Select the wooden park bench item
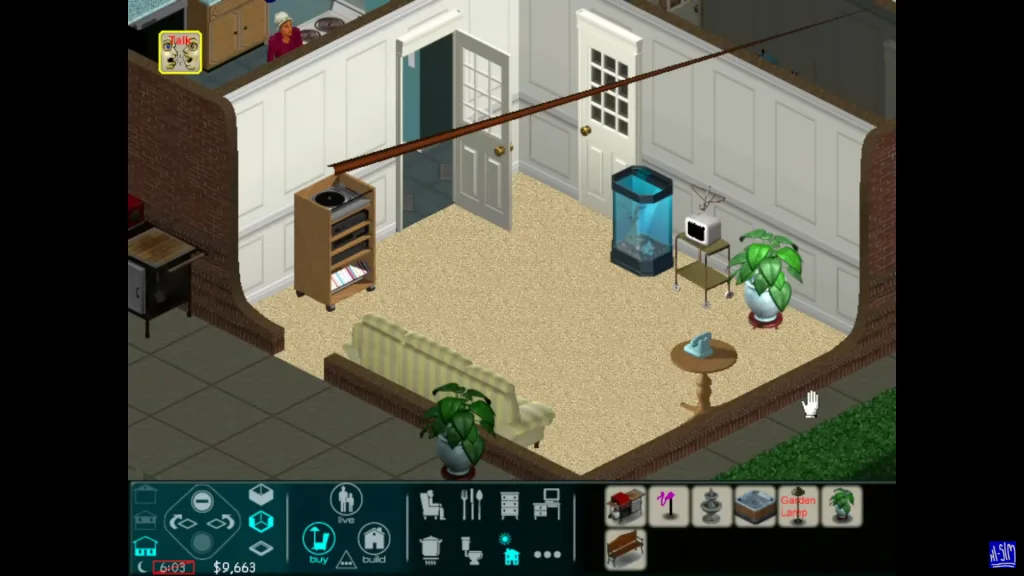This screenshot has width=1024, height=576. coord(625,549)
